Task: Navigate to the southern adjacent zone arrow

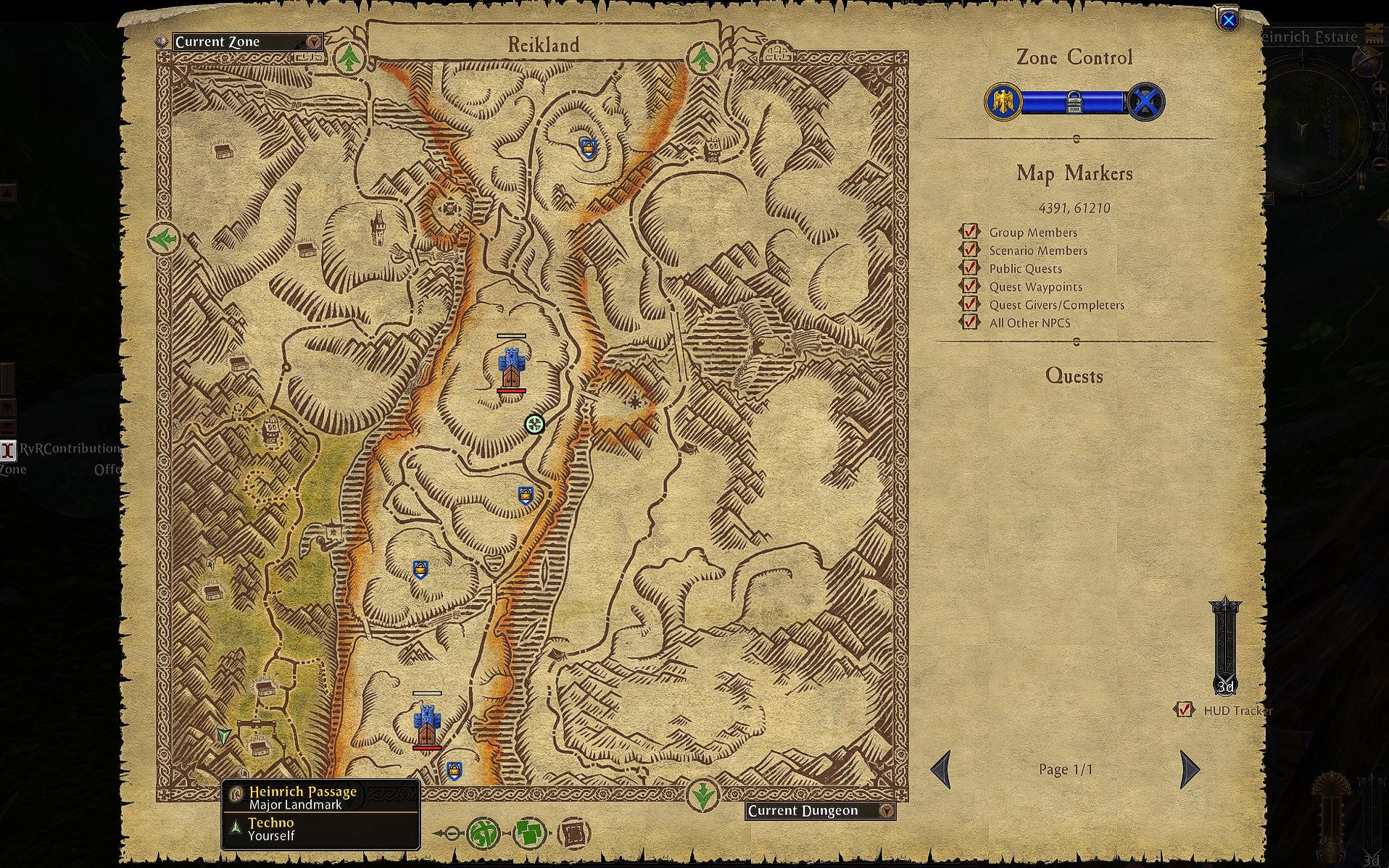Action: (x=702, y=796)
